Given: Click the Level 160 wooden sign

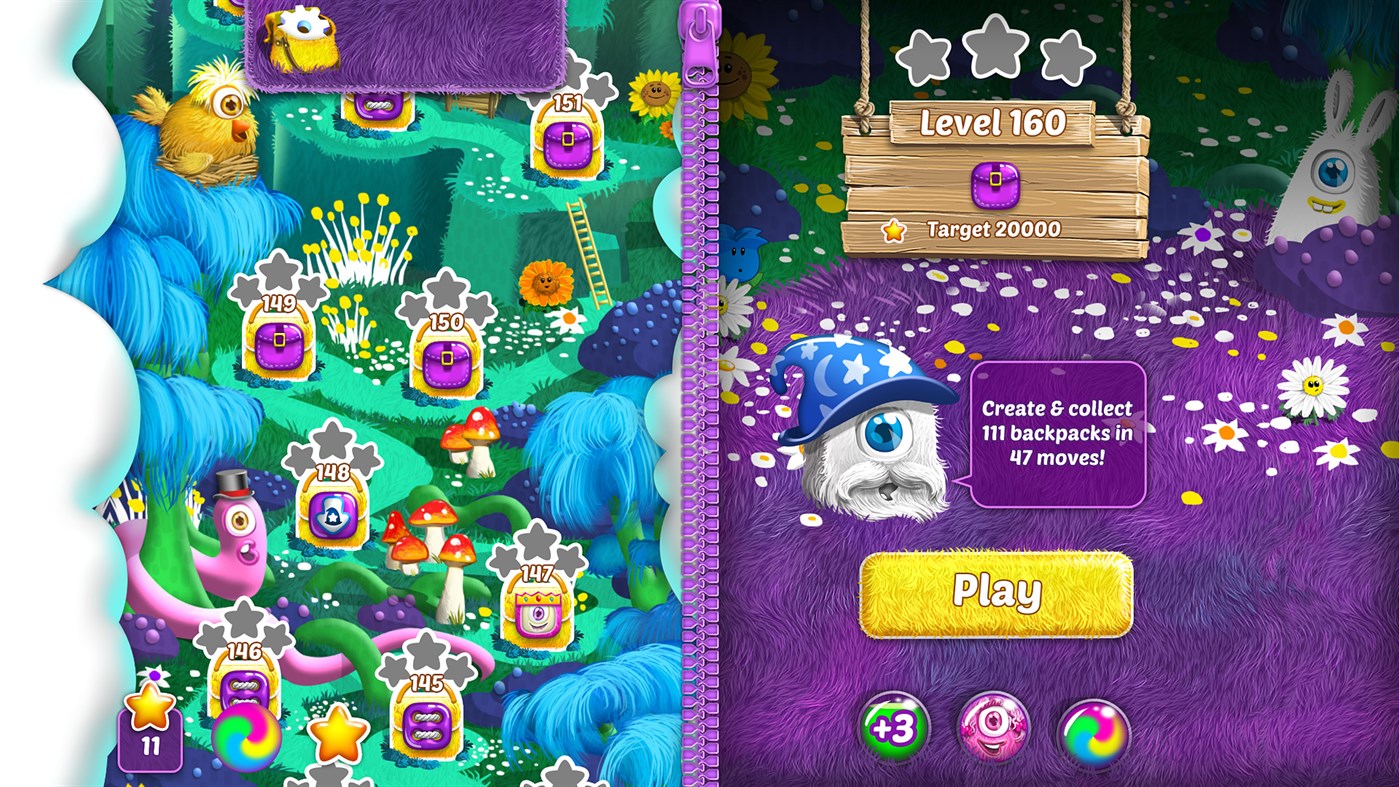Looking at the screenshot, I should click(x=995, y=120).
